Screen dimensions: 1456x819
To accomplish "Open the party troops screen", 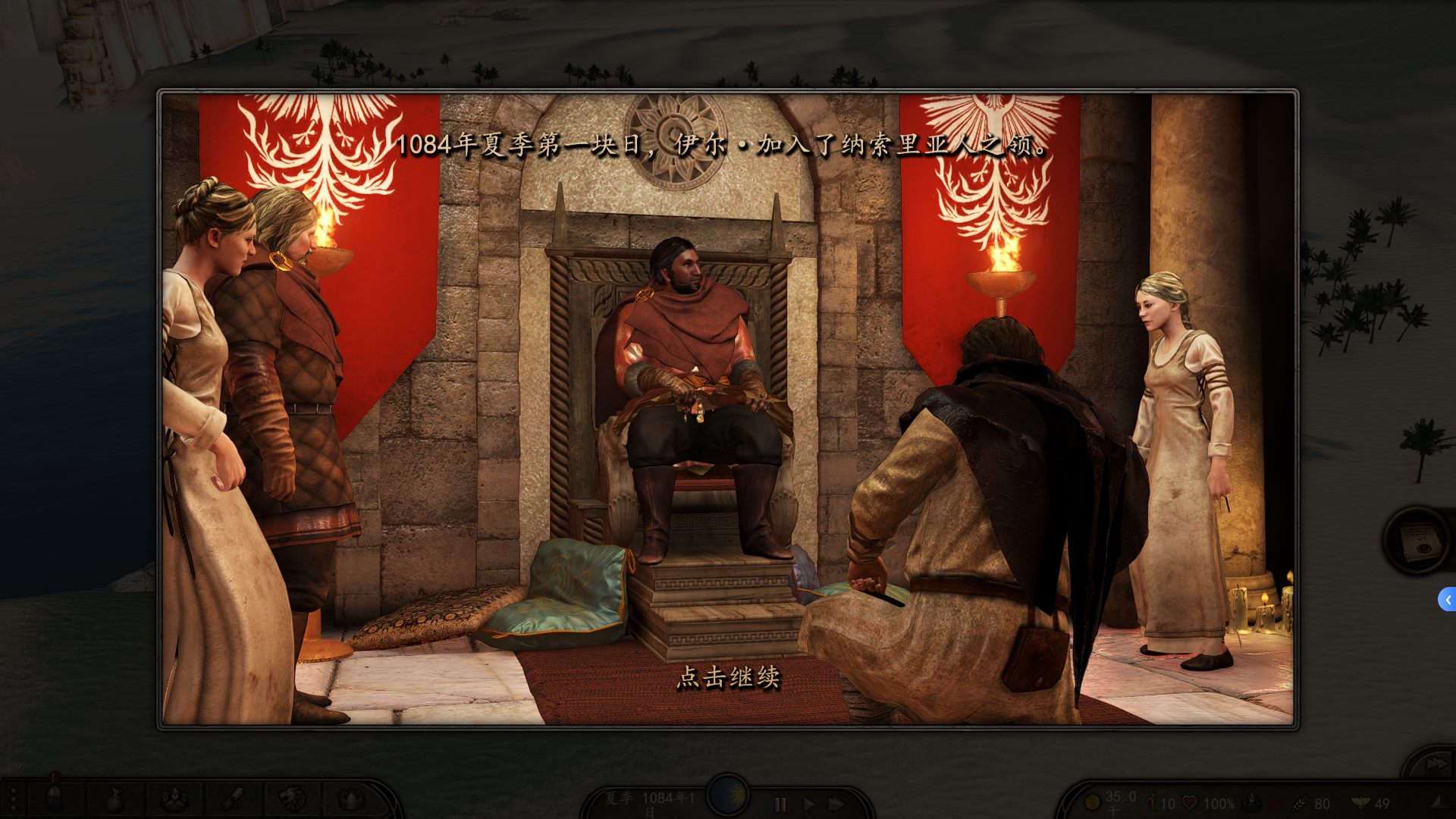I will tap(174, 799).
